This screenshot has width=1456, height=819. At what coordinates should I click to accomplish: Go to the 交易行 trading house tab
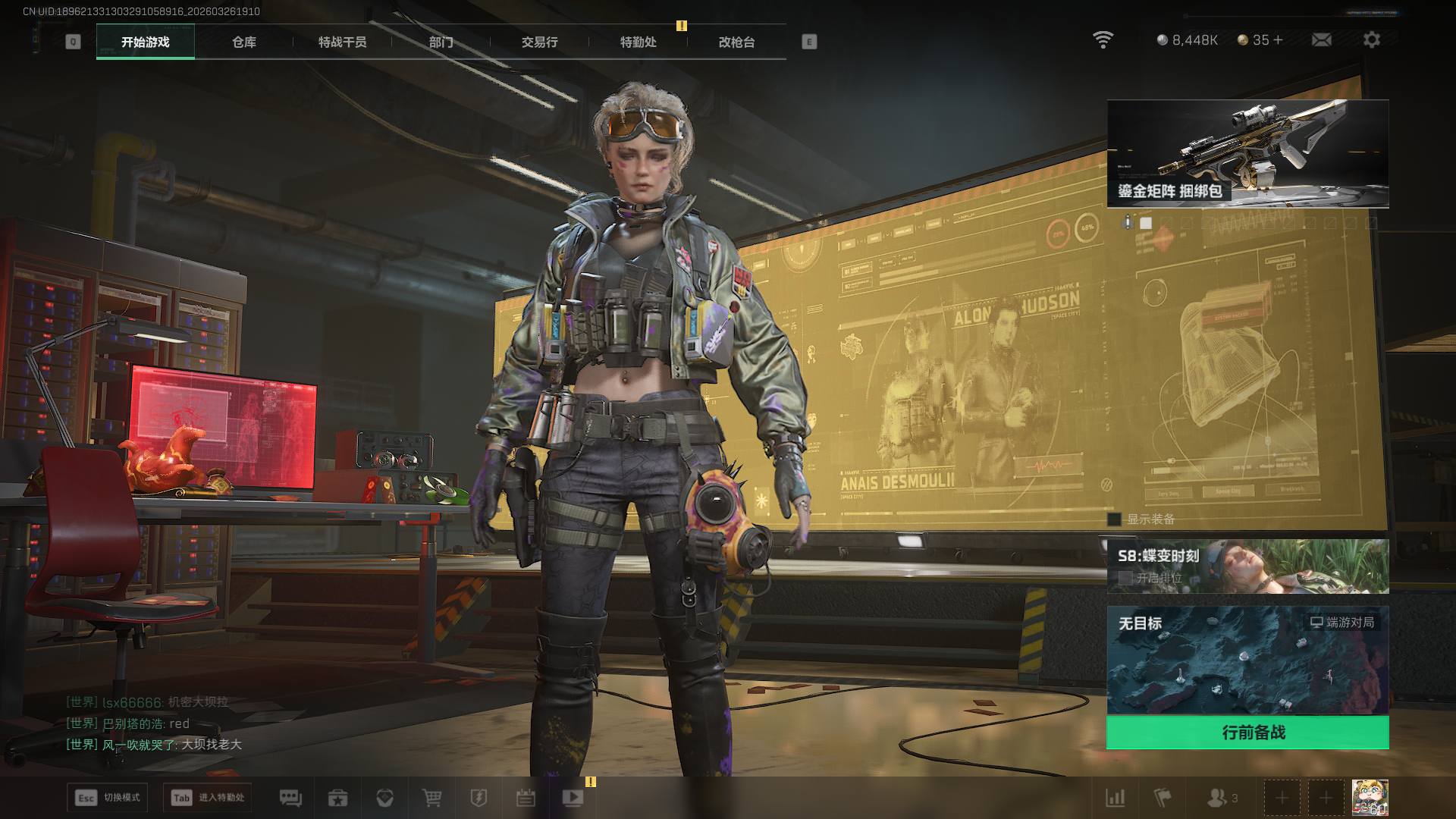[x=539, y=42]
